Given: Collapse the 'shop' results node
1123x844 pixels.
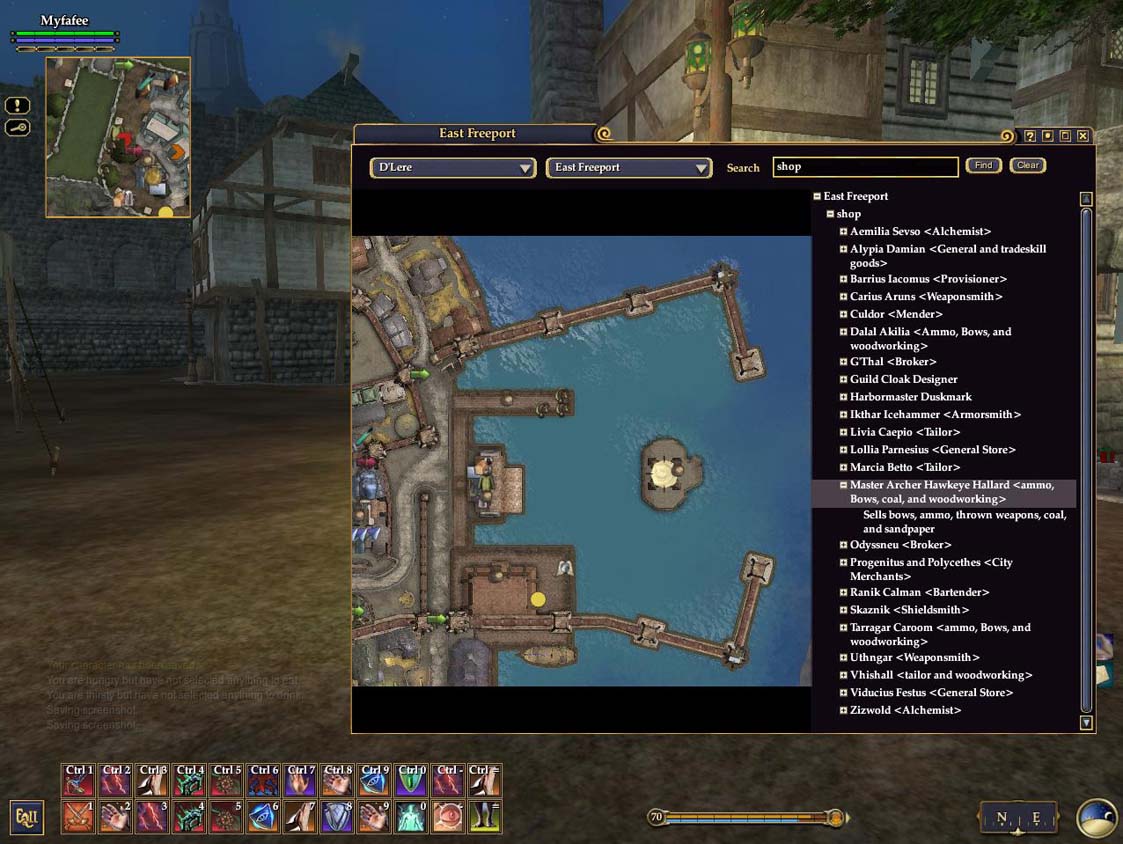Looking at the screenshot, I should 830,214.
